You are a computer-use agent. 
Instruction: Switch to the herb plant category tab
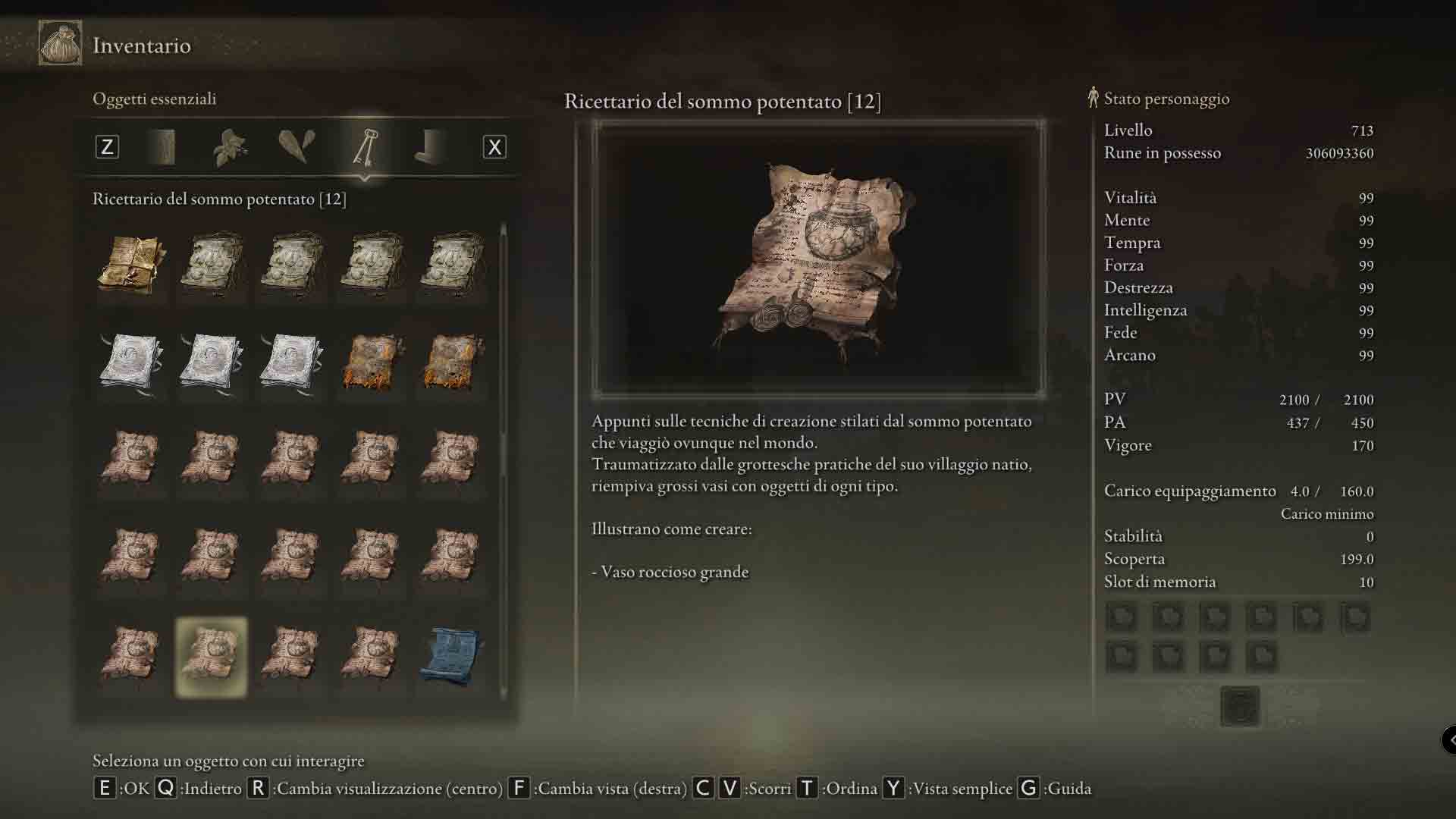point(230,147)
